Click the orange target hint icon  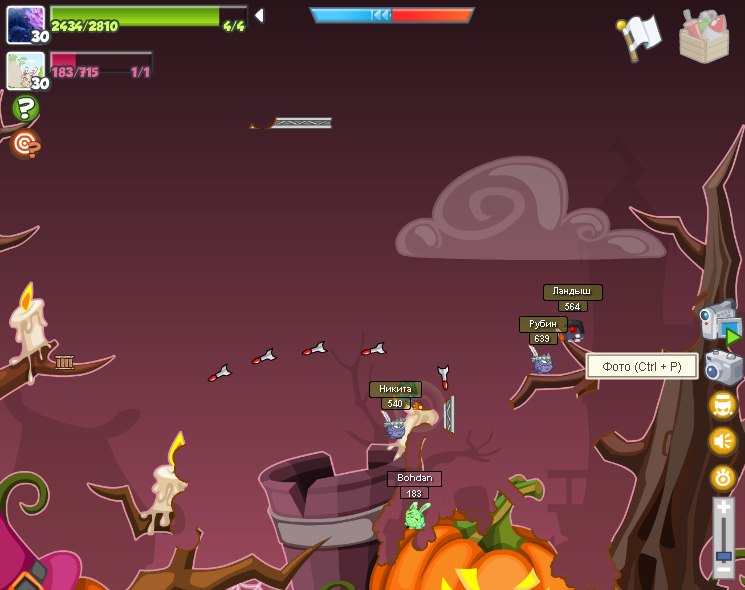[x=25, y=145]
